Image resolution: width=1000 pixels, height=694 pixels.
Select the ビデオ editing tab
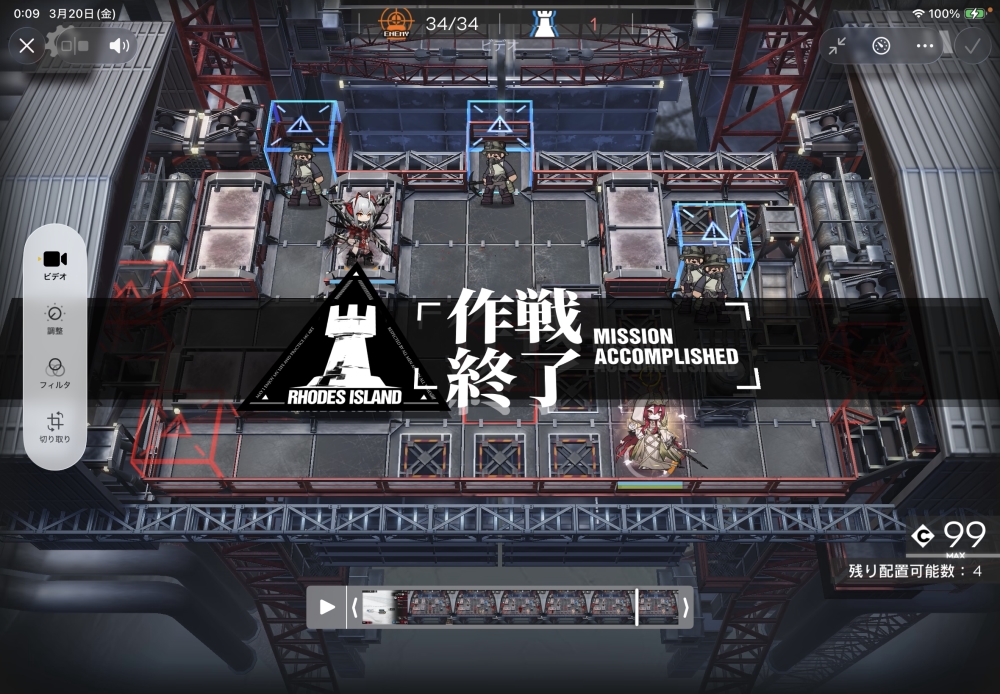pyautogui.click(x=55, y=265)
